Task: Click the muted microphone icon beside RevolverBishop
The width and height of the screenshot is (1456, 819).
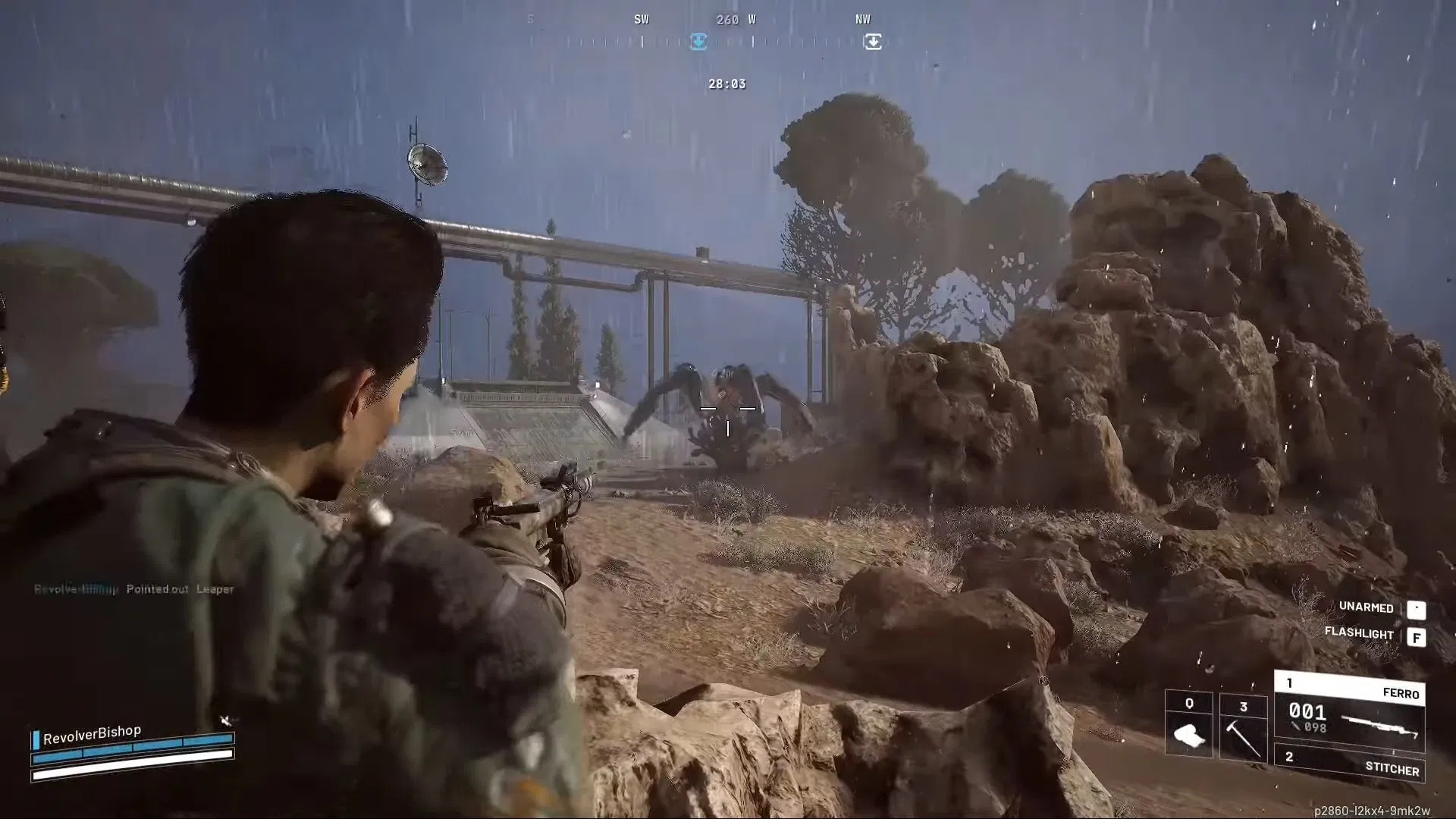Action: point(226,720)
